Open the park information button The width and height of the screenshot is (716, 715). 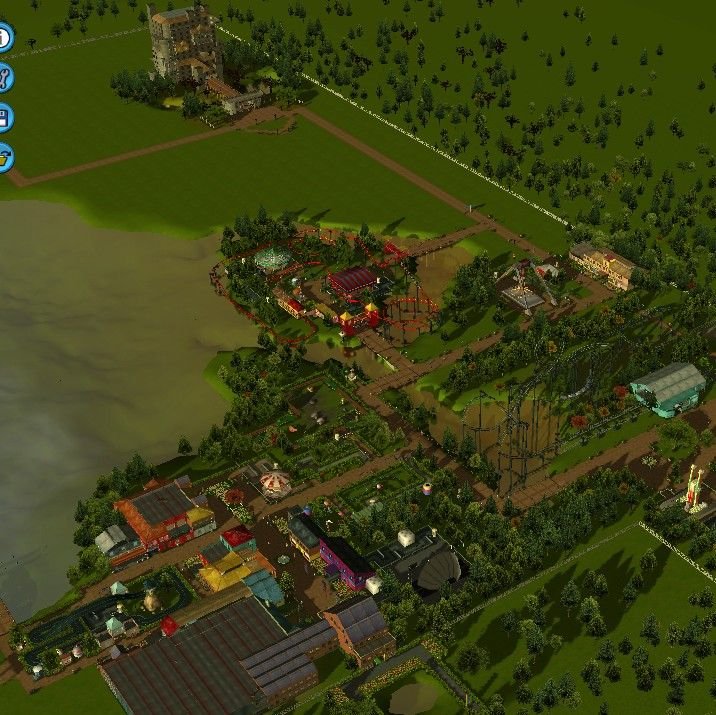click(x=3, y=39)
